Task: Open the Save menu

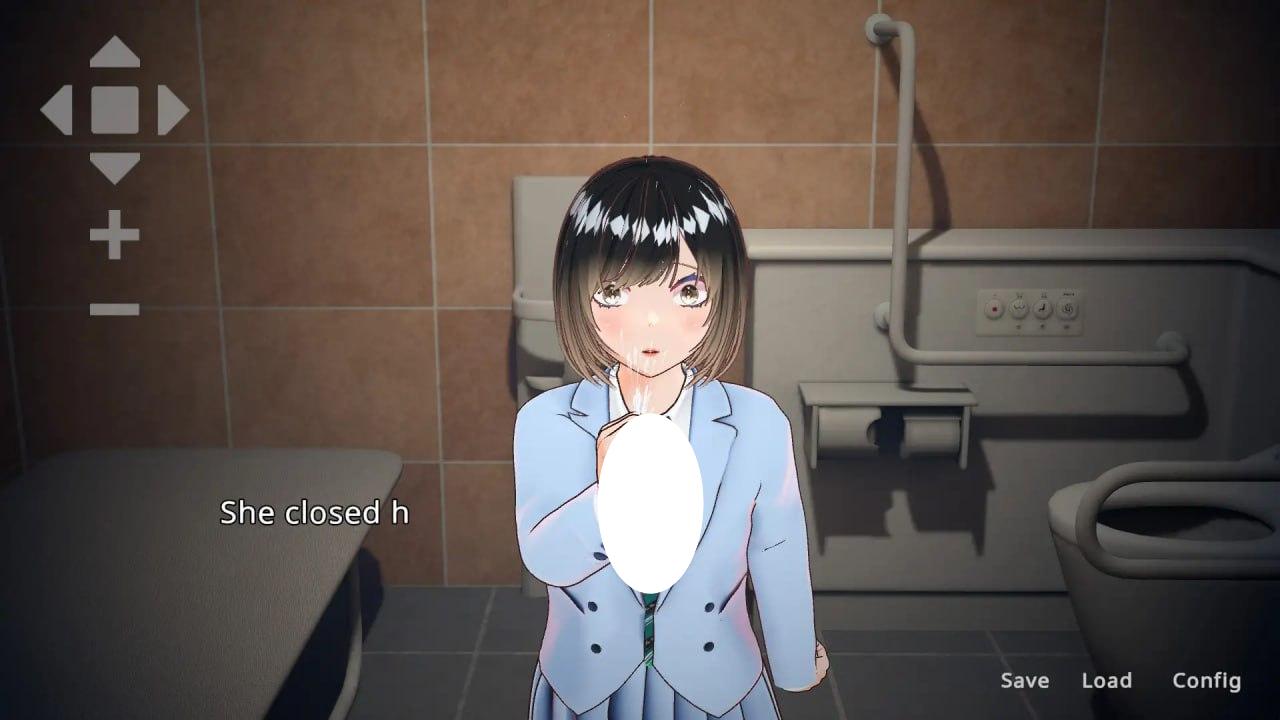Action: (x=1023, y=681)
